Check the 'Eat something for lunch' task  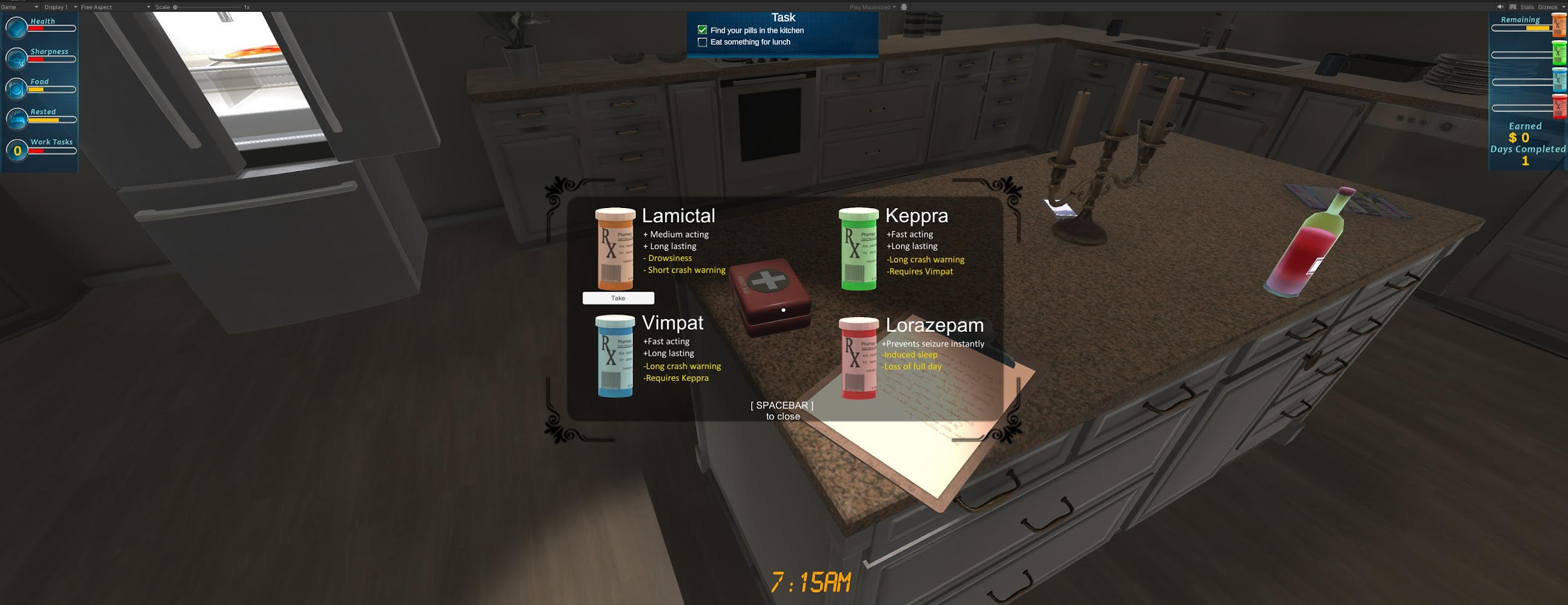(702, 42)
